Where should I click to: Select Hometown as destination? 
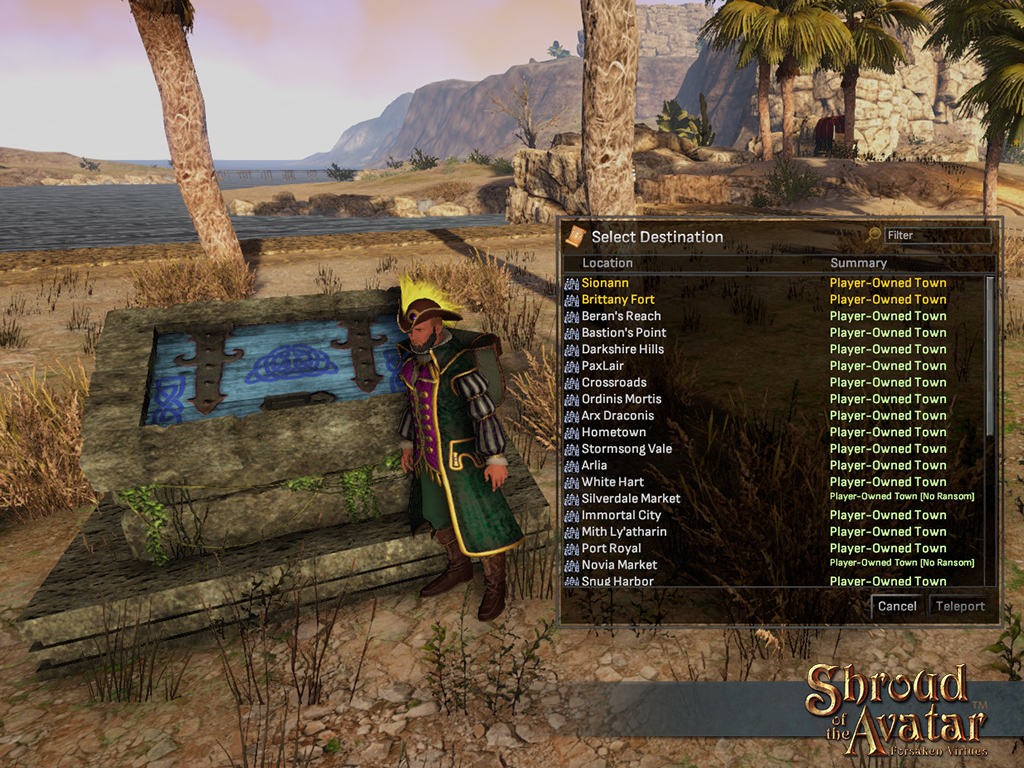tap(613, 432)
